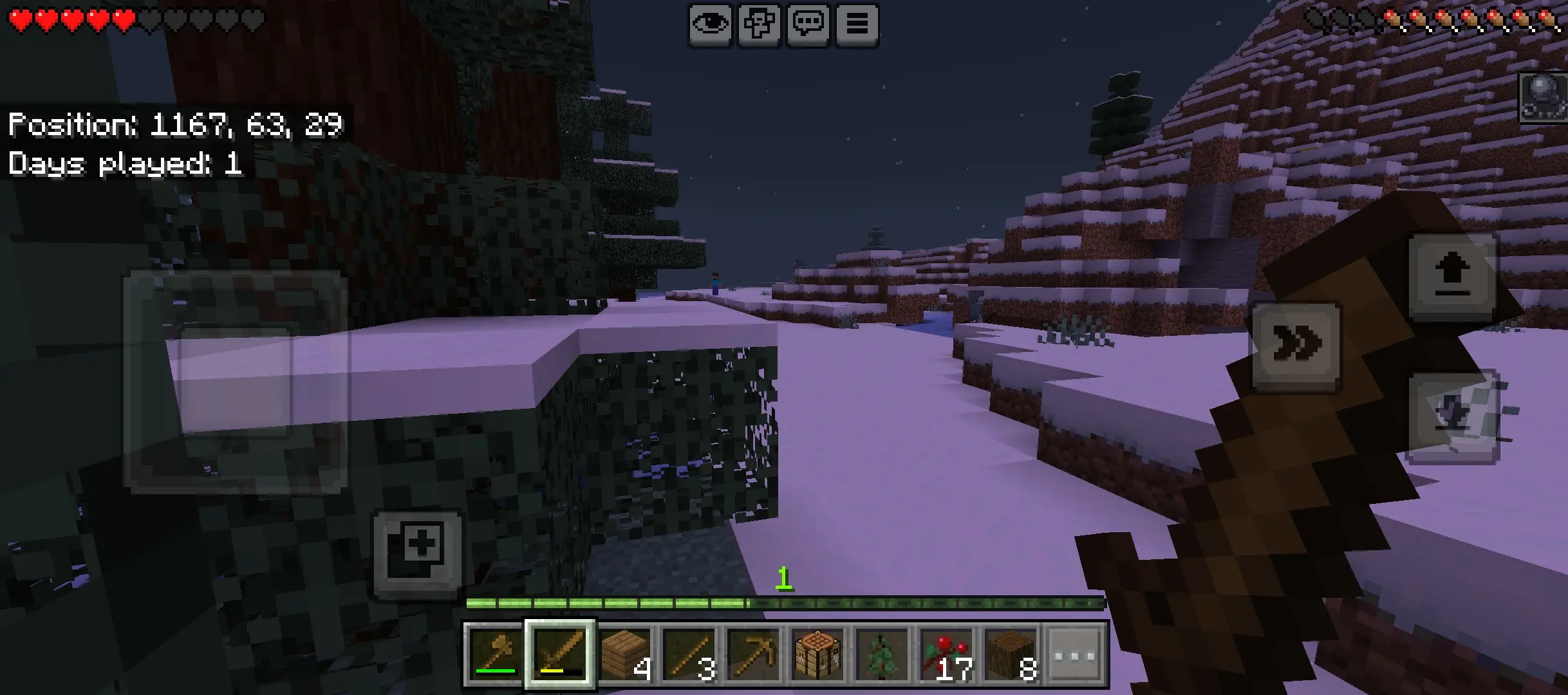
Task: Select the wooden planks stack slot
Action: pos(626,654)
